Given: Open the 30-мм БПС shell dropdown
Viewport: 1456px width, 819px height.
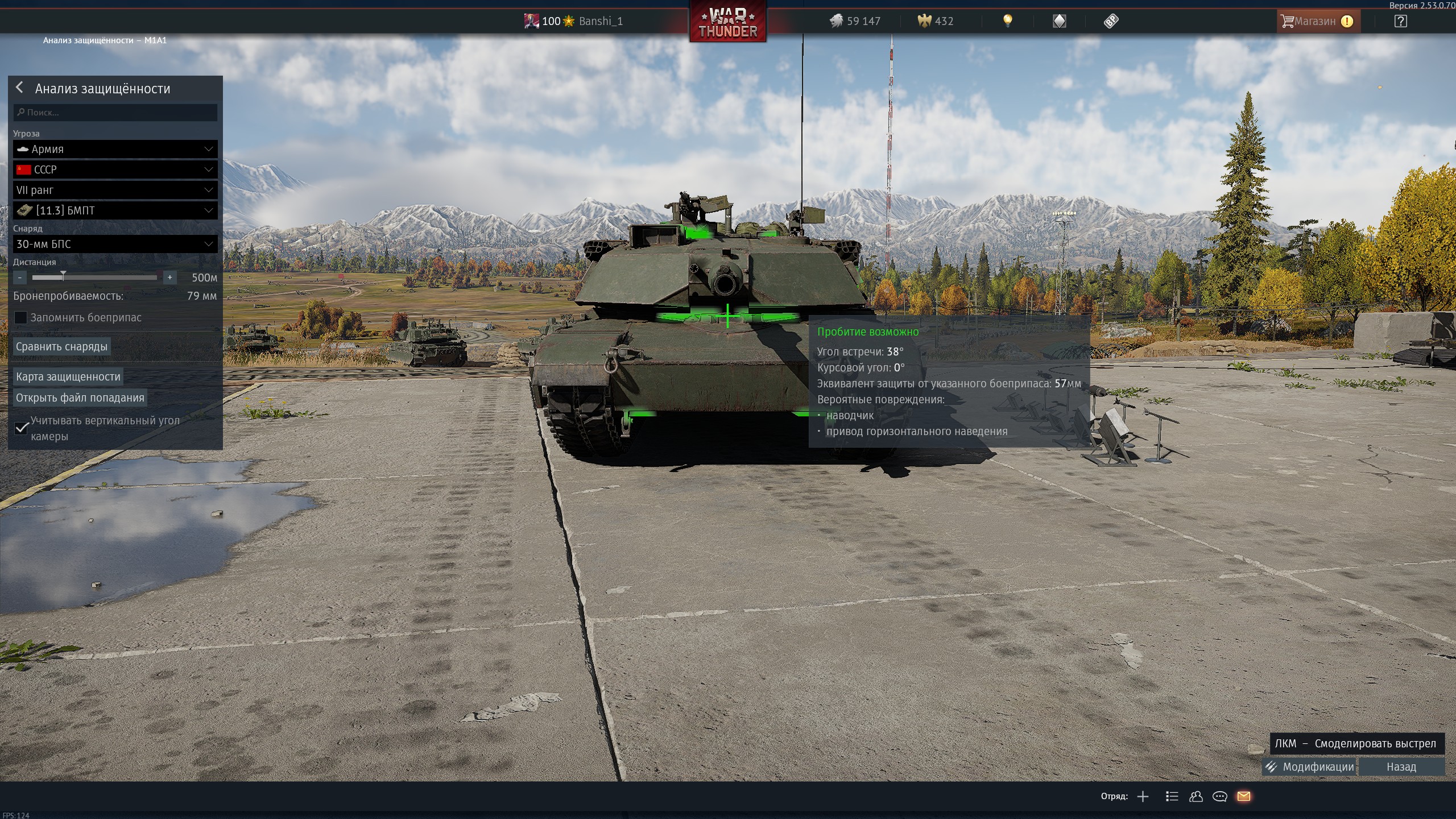Looking at the screenshot, I should click(x=115, y=244).
